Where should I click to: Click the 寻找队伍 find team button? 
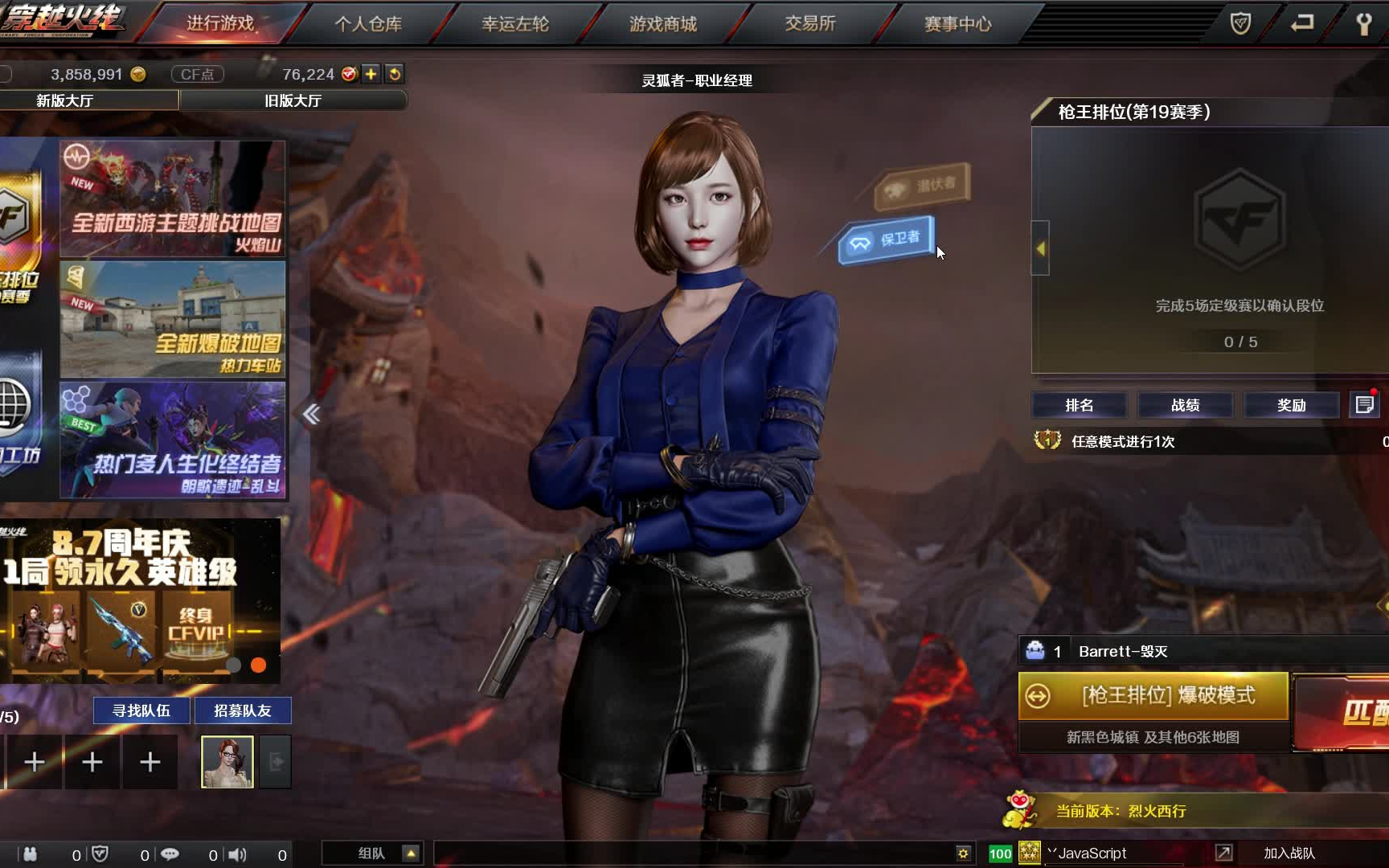[141, 710]
